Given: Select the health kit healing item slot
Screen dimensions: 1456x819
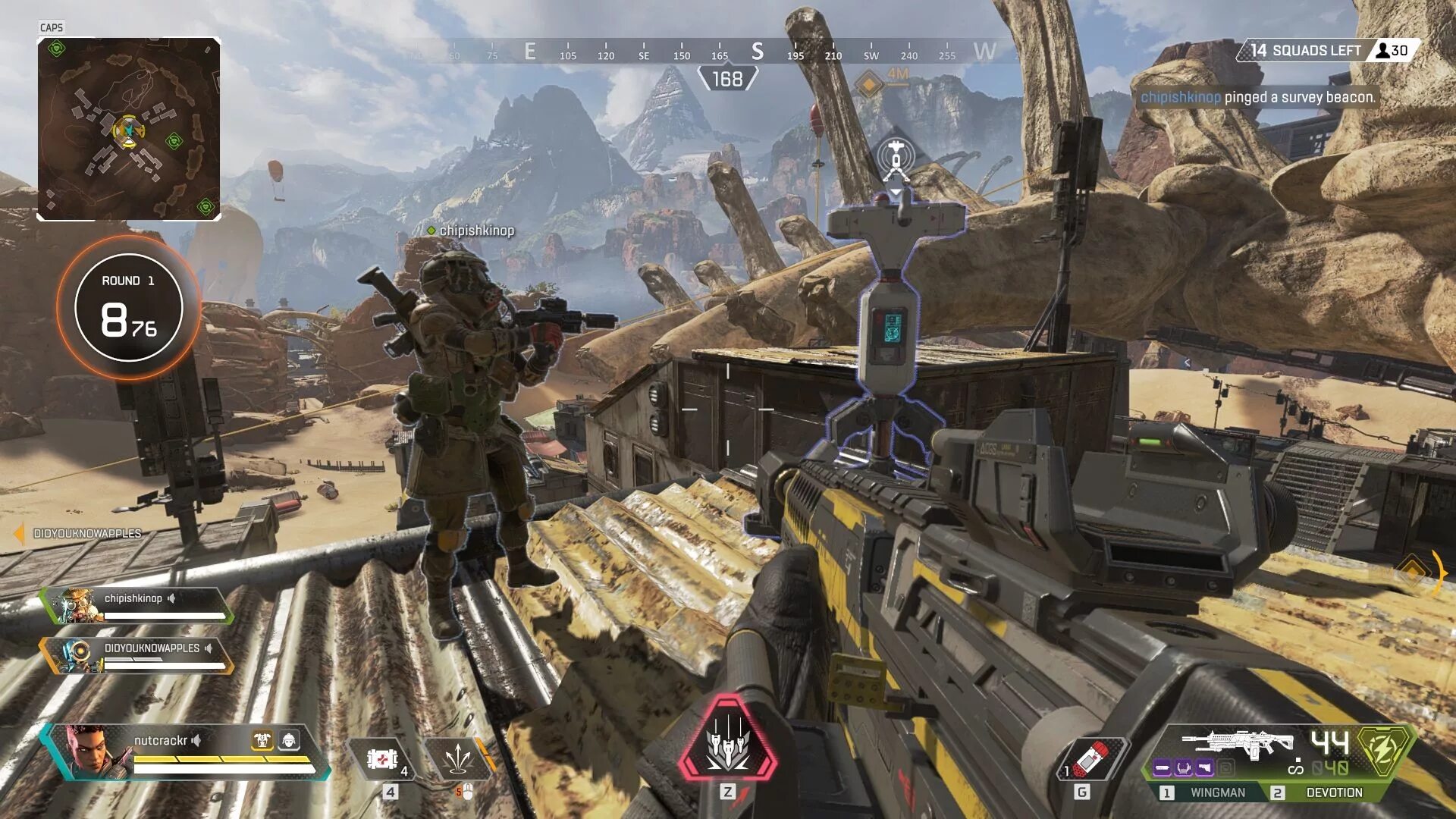Looking at the screenshot, I should coord(381,759).
